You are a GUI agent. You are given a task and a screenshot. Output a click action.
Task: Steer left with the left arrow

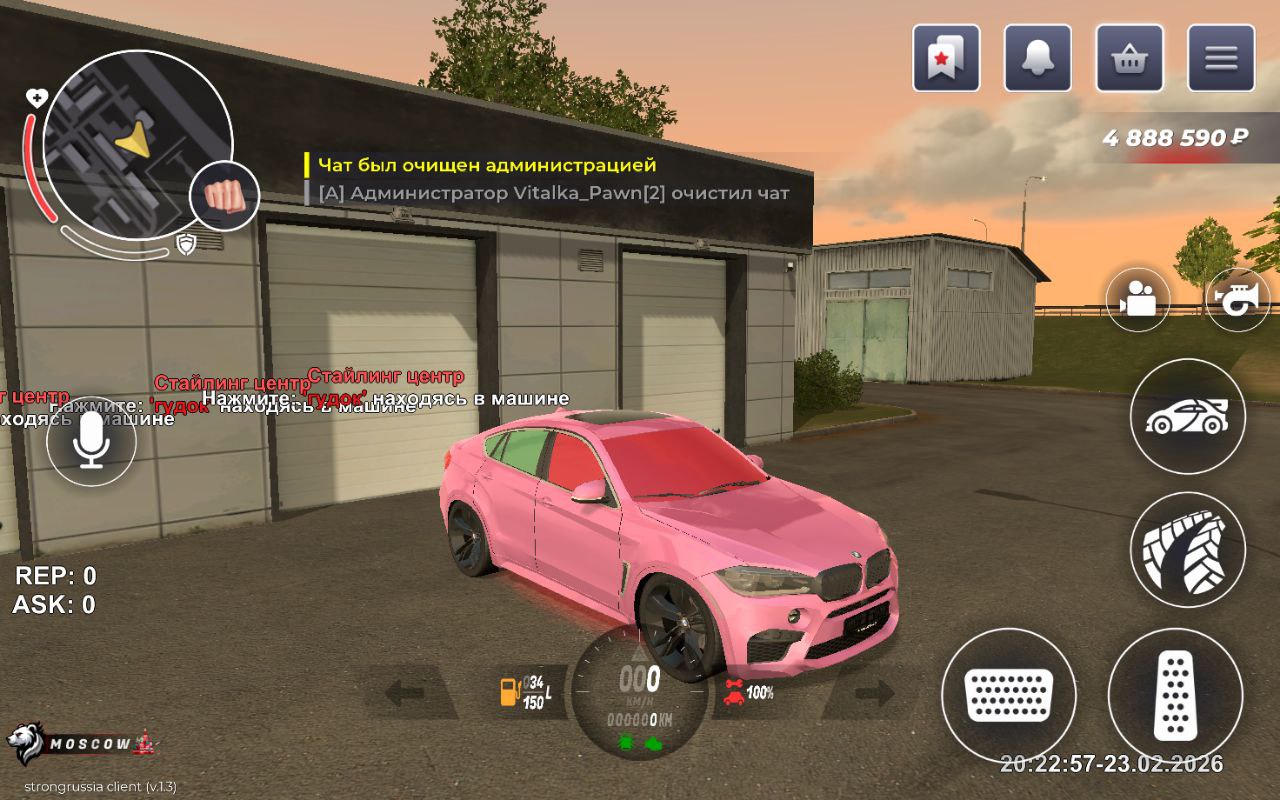point(406,692)
